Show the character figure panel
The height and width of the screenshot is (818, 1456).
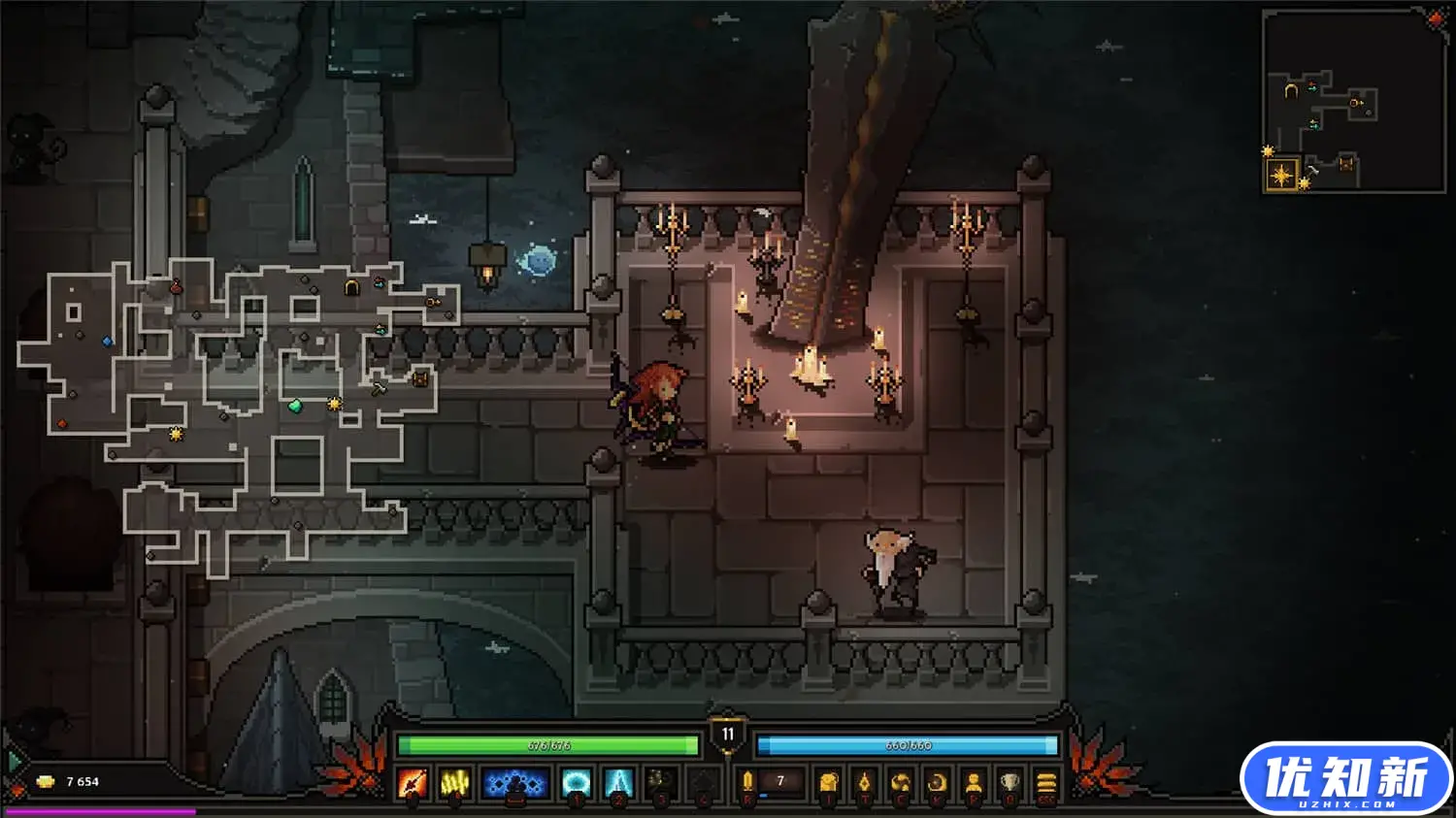973,782
